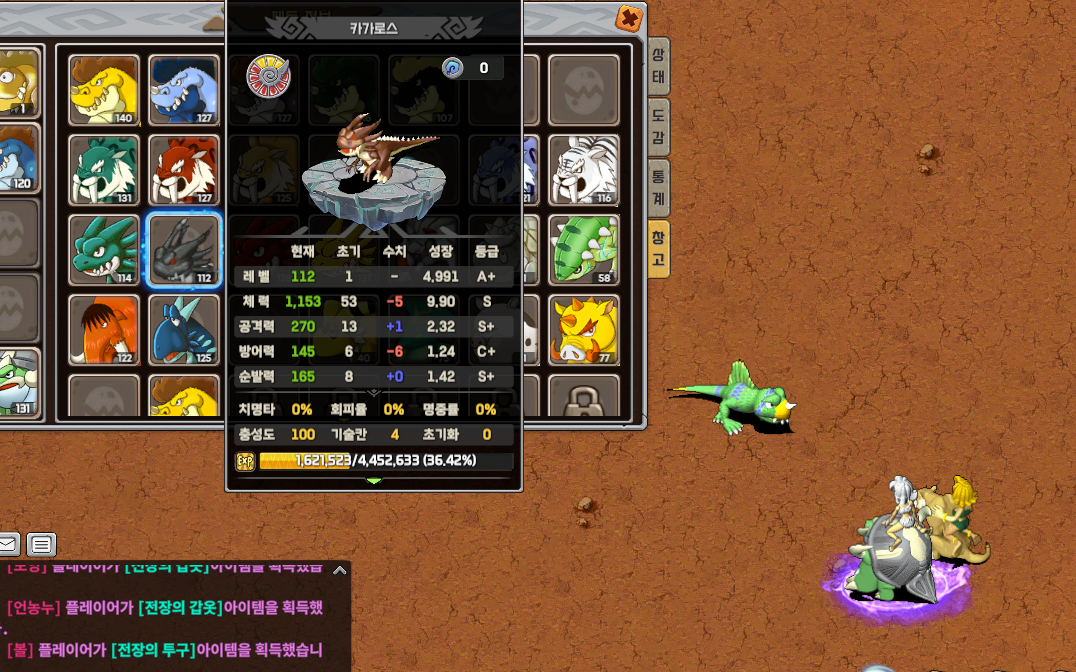This screenshot has width=1076, height=672.
Task: Select the white tiger pet level 116
Action: [x=584, y=170]
